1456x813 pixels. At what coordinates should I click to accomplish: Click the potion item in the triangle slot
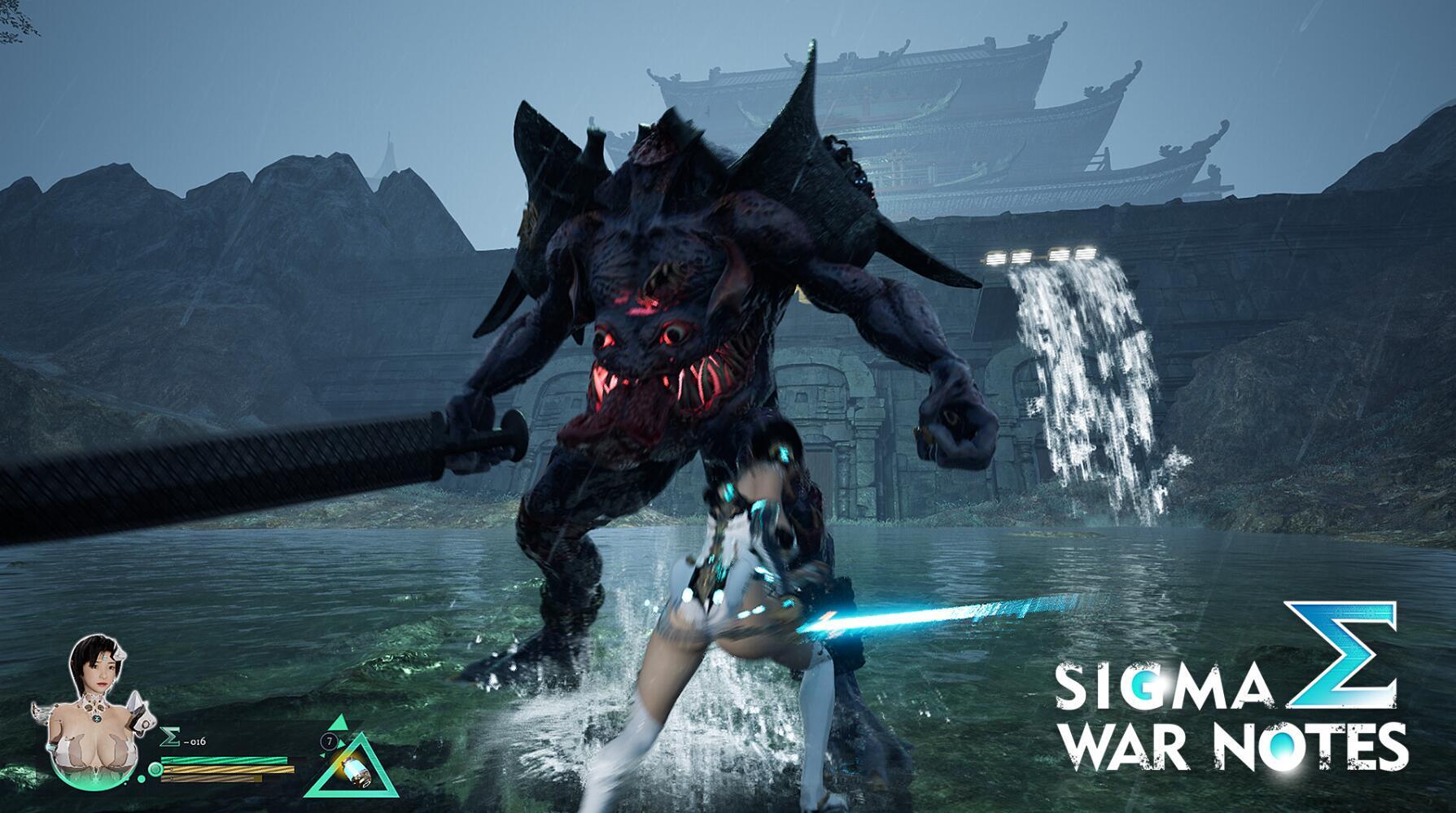pos(356,771)
